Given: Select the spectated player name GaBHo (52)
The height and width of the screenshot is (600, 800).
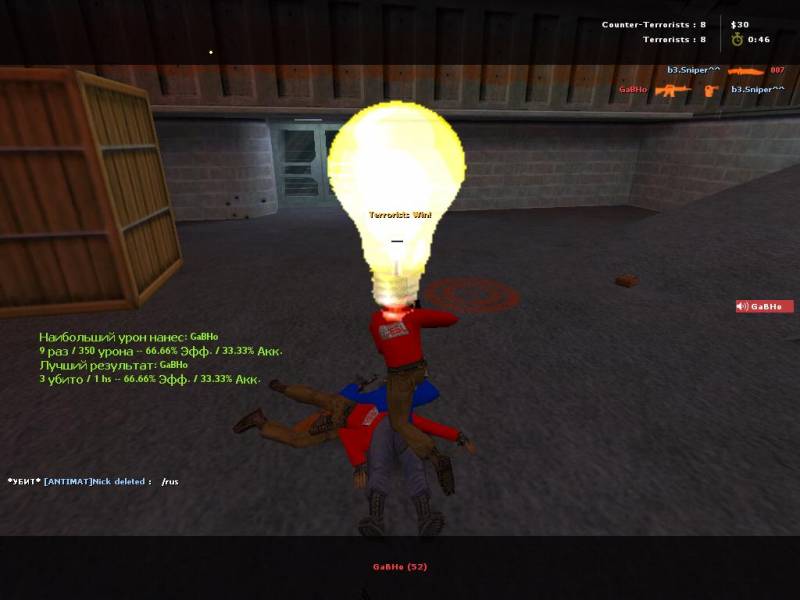Looking at the screenshot, I should click(400, 567).
